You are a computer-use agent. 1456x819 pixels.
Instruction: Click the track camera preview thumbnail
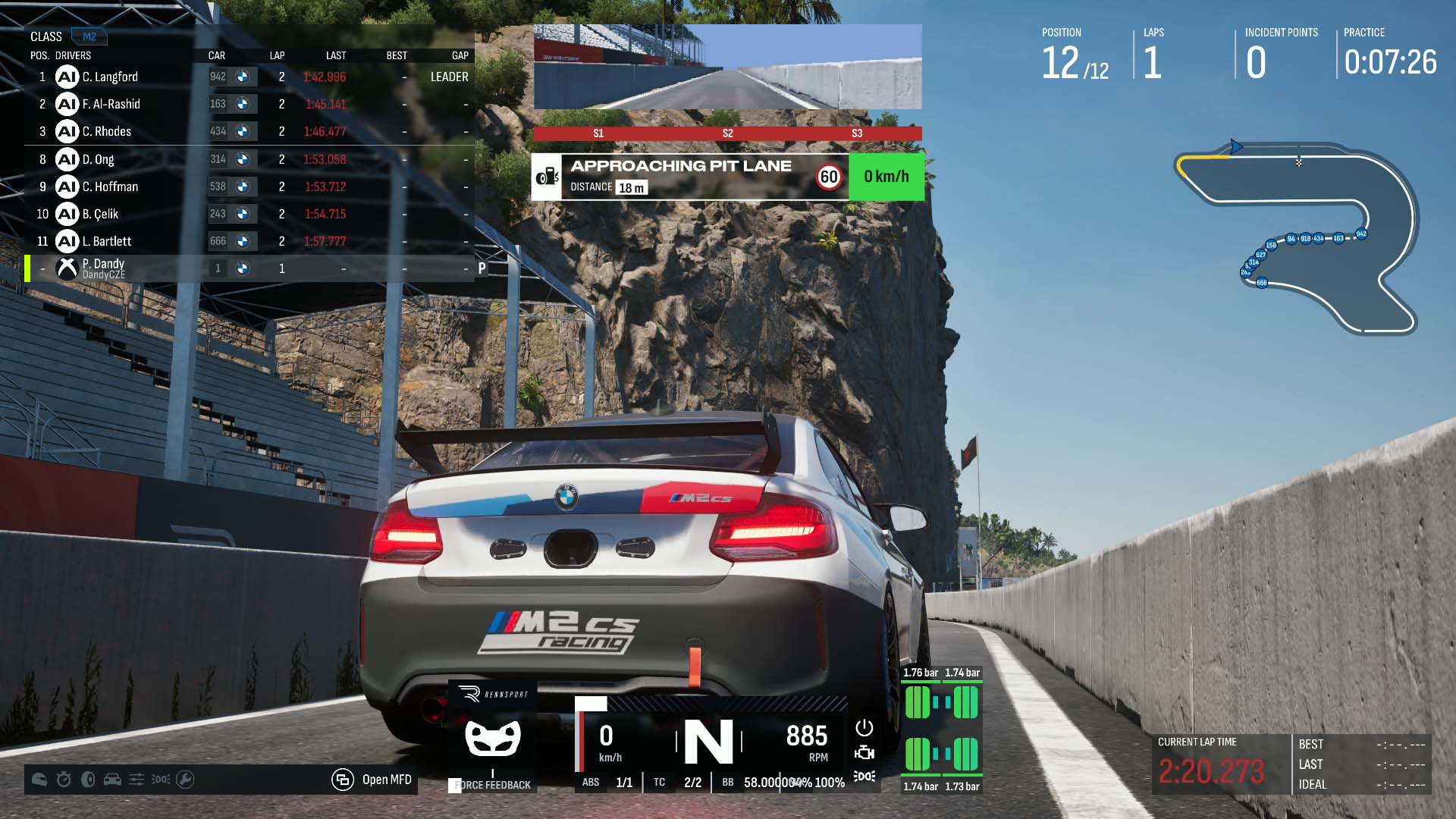727,67
